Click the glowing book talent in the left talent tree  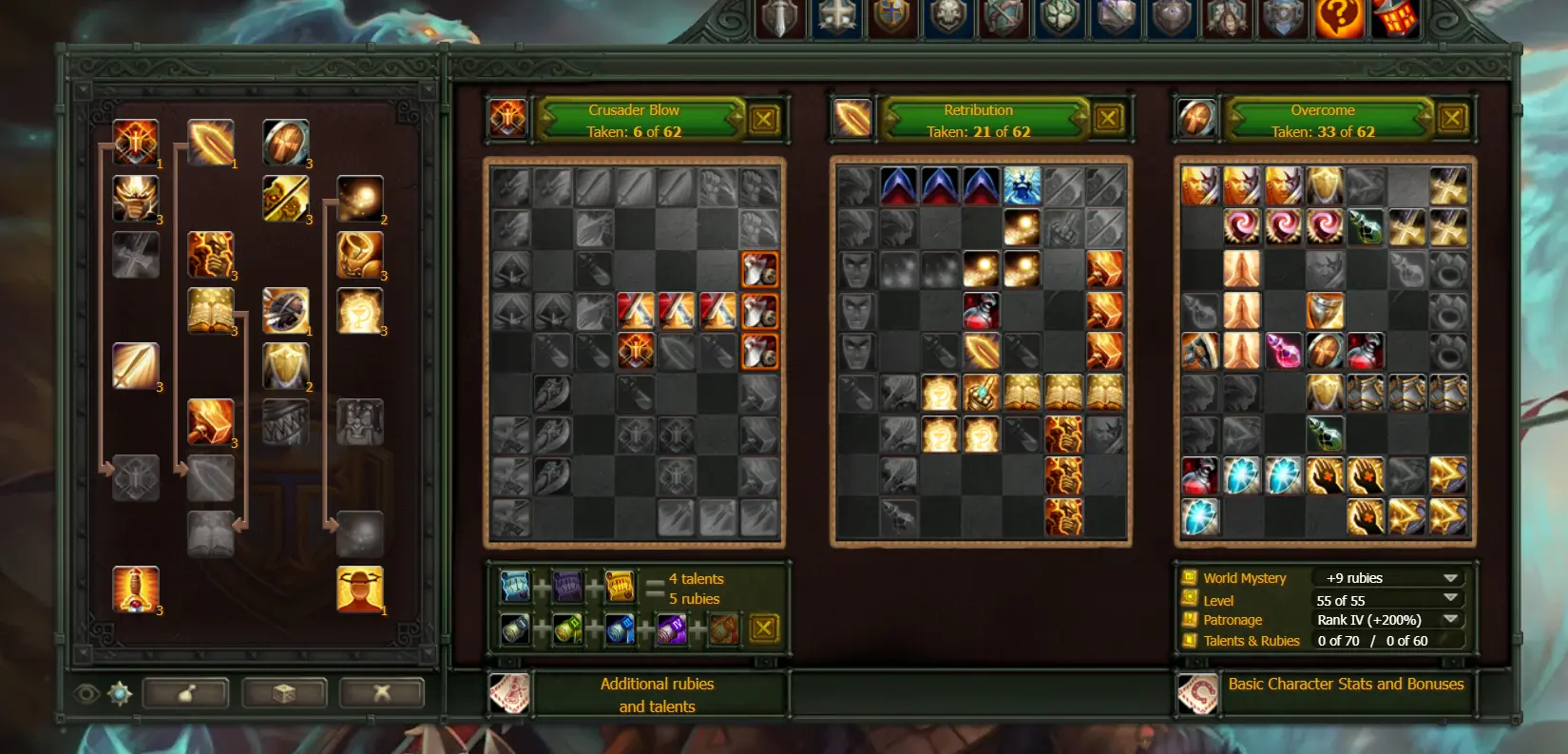pos(211,311)
